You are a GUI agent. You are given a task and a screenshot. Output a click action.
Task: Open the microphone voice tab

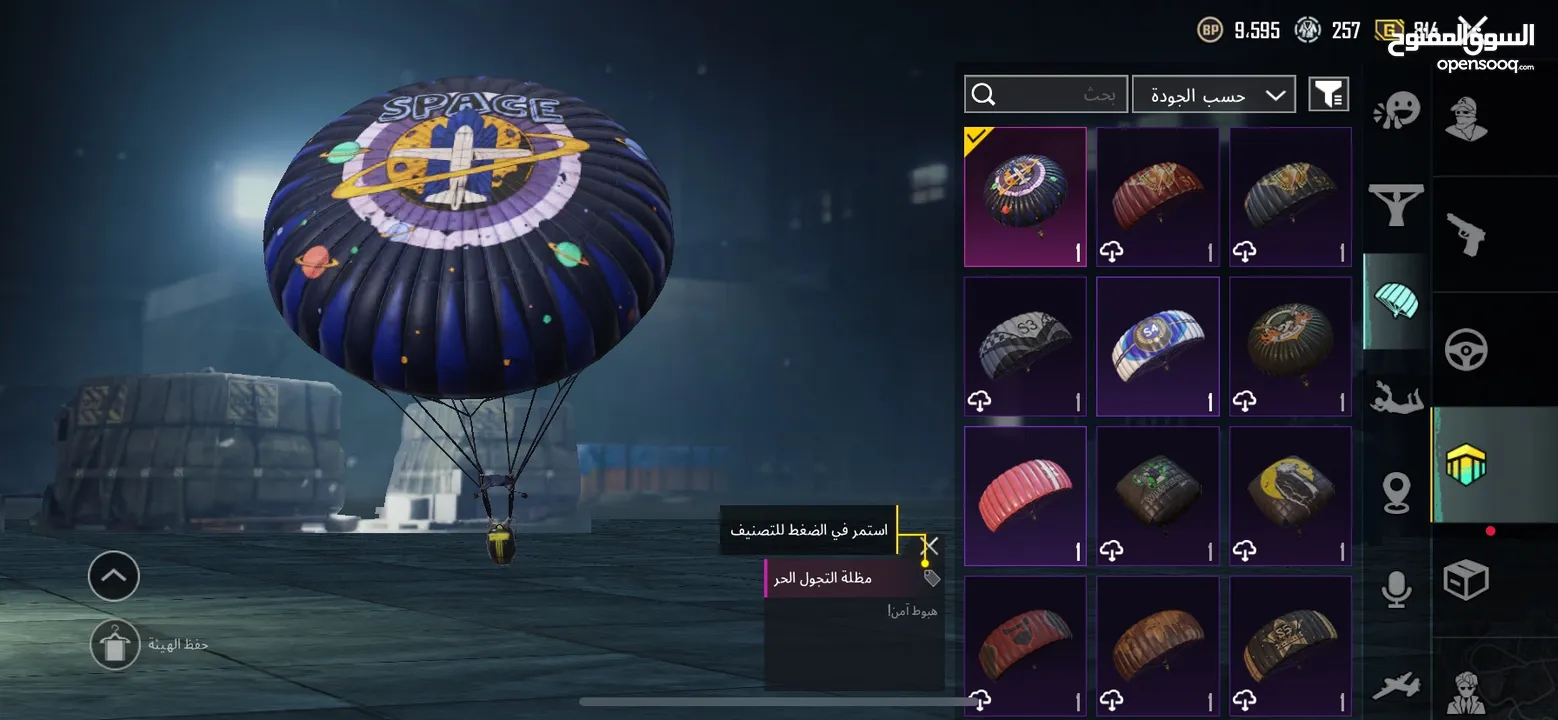(1397, 590)
